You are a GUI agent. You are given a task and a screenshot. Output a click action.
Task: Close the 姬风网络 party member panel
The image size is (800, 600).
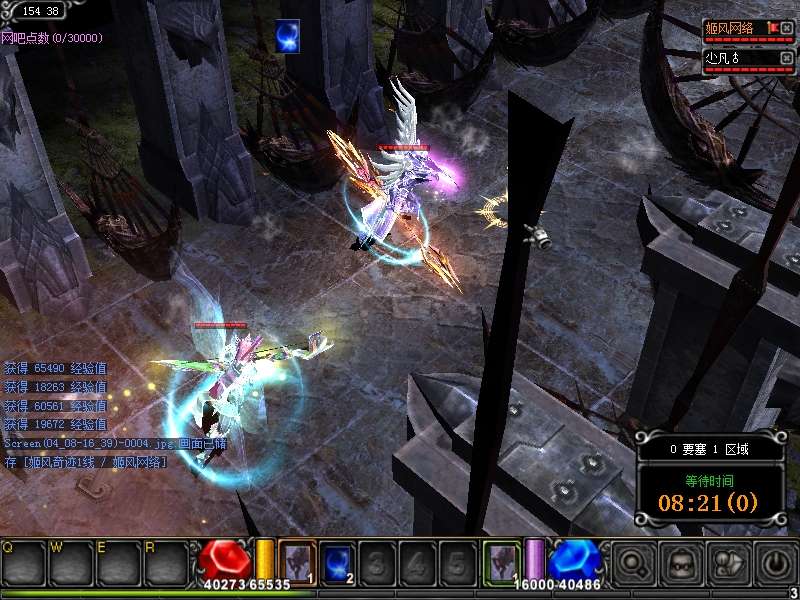[786, 27]
